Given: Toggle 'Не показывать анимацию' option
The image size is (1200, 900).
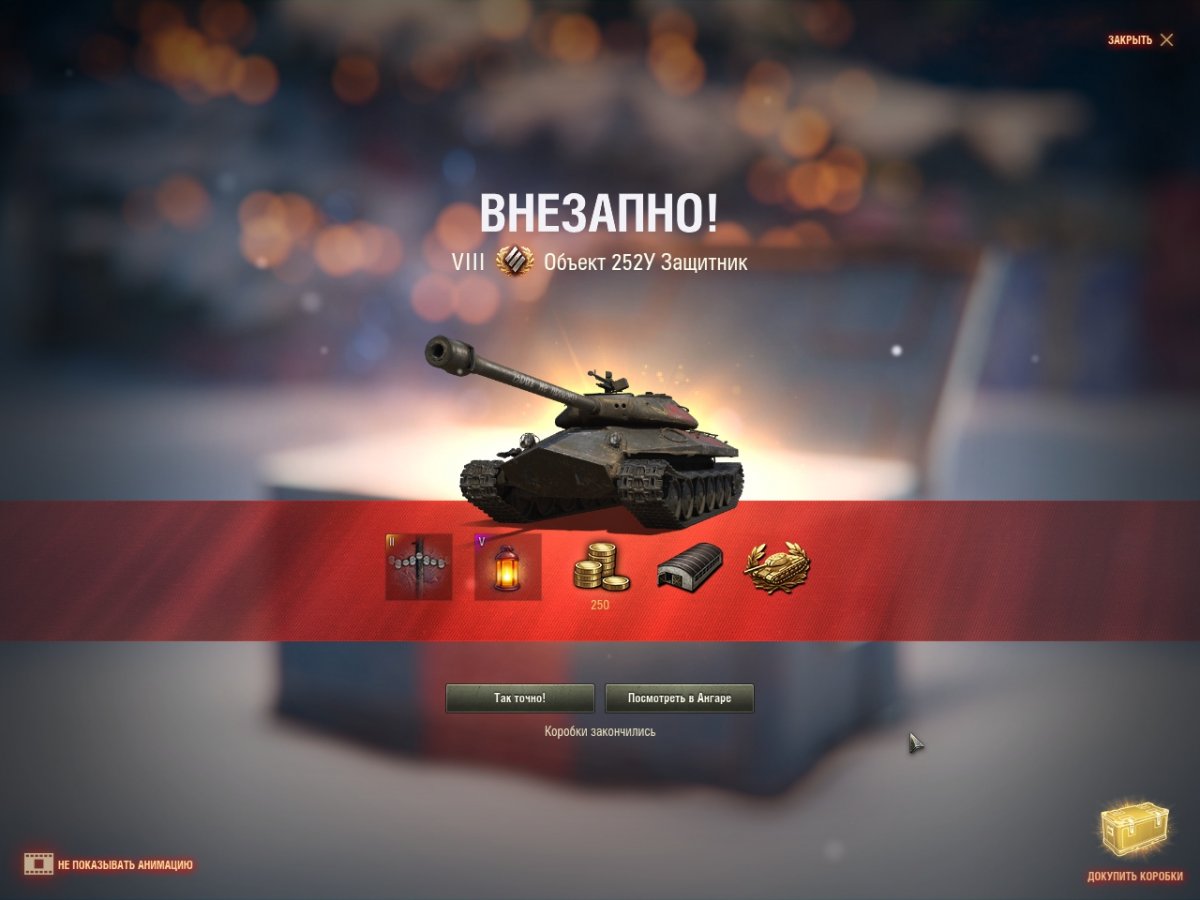Looking at the screenshot, I should [x=110, y=864].
